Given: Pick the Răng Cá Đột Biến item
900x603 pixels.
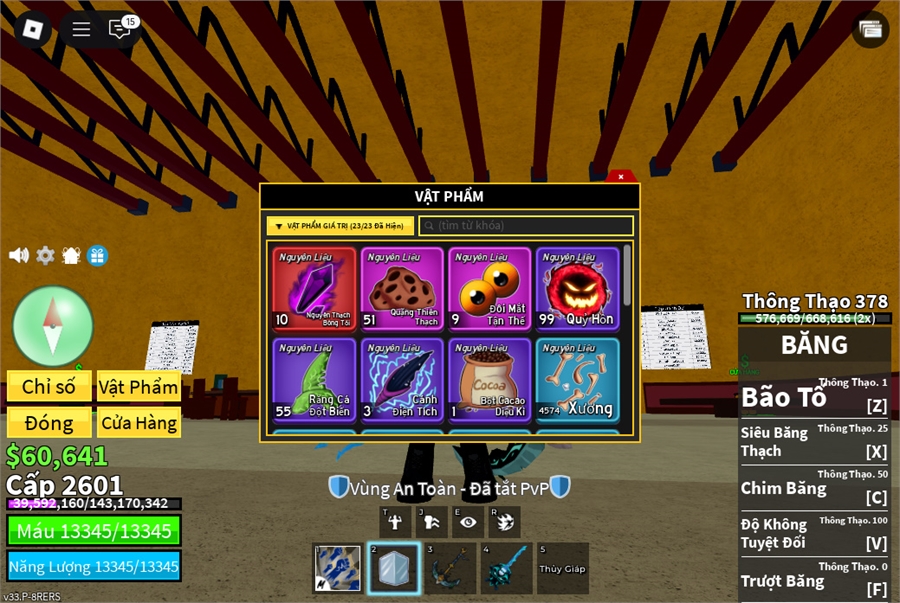Looking at the screenshot, I should click(314, 379).
